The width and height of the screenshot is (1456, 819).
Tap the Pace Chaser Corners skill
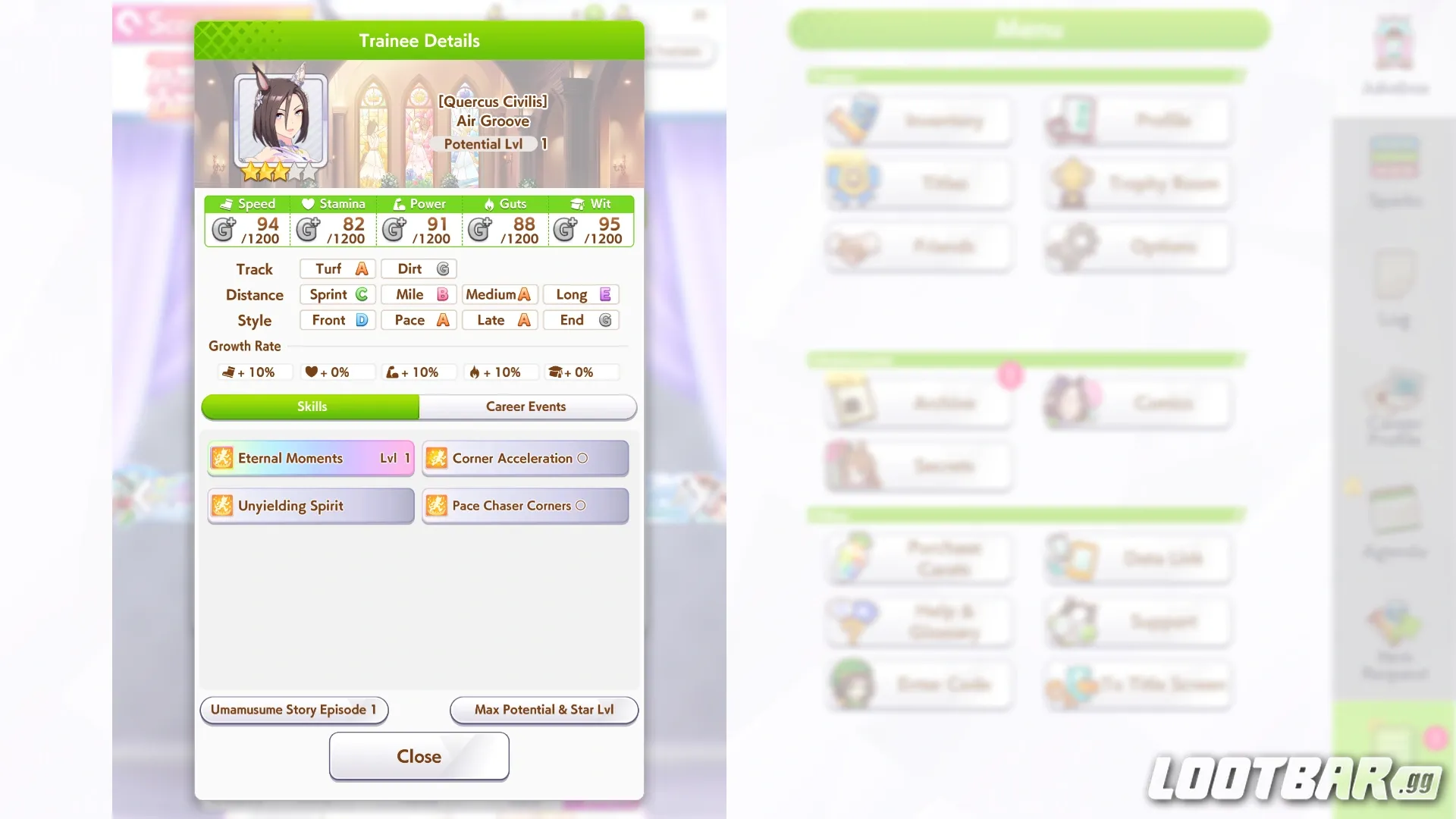(x=525, y=506)
